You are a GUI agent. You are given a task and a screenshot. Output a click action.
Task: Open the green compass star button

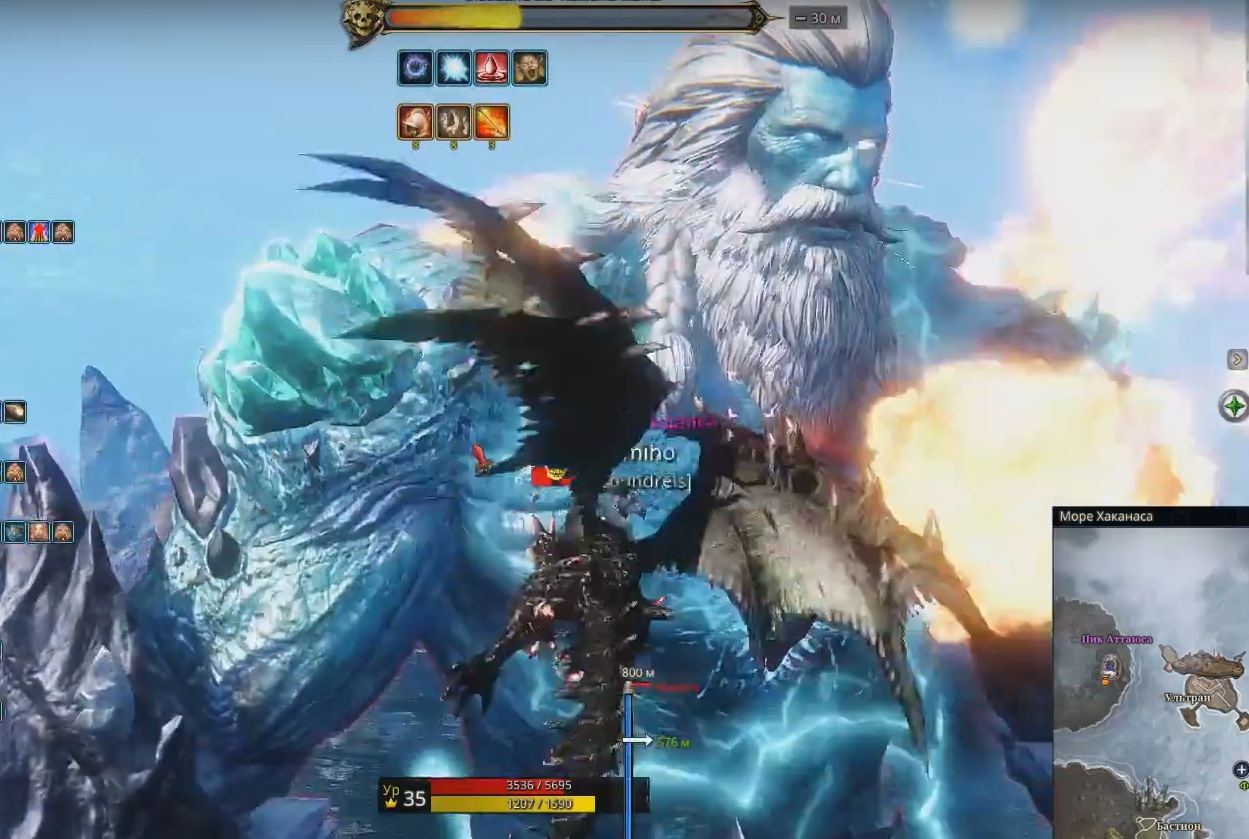tap(1235, 406)
